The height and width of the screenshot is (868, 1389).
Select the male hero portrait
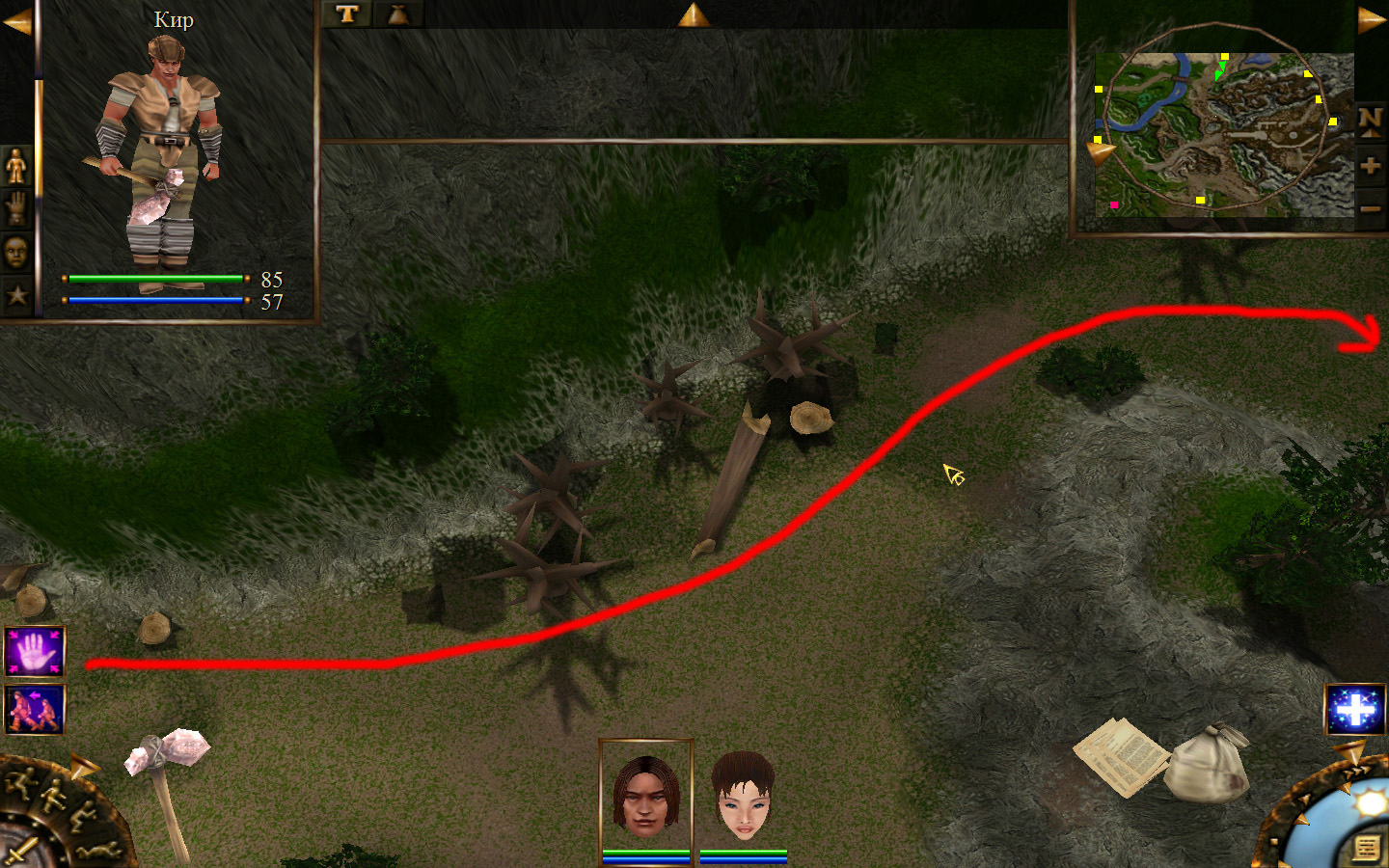pos(645,795)
